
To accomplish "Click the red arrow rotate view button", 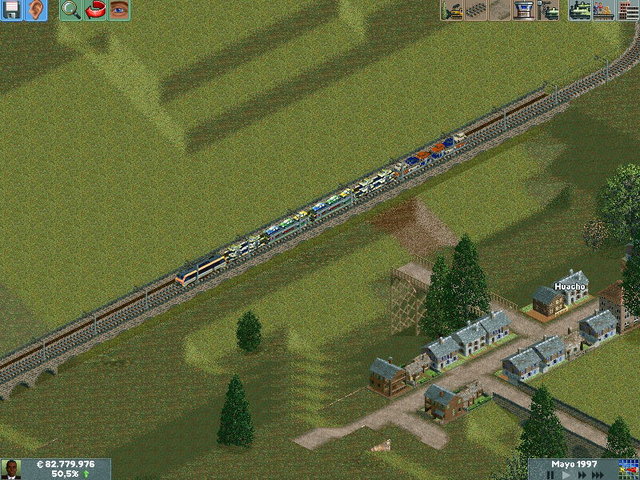I will 96,10.
